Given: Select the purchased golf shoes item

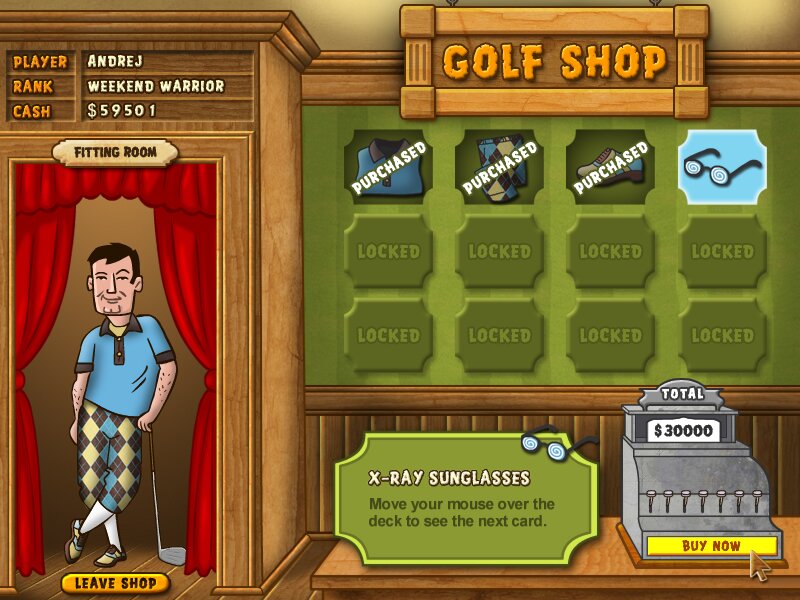Looking at the screenshot, I should [610, 166].
